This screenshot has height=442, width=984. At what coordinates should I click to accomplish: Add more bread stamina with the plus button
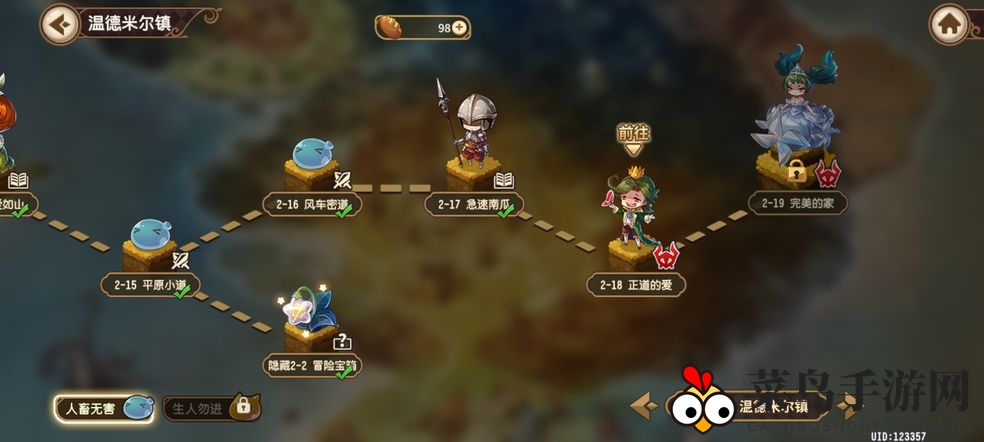coord(459,28)
